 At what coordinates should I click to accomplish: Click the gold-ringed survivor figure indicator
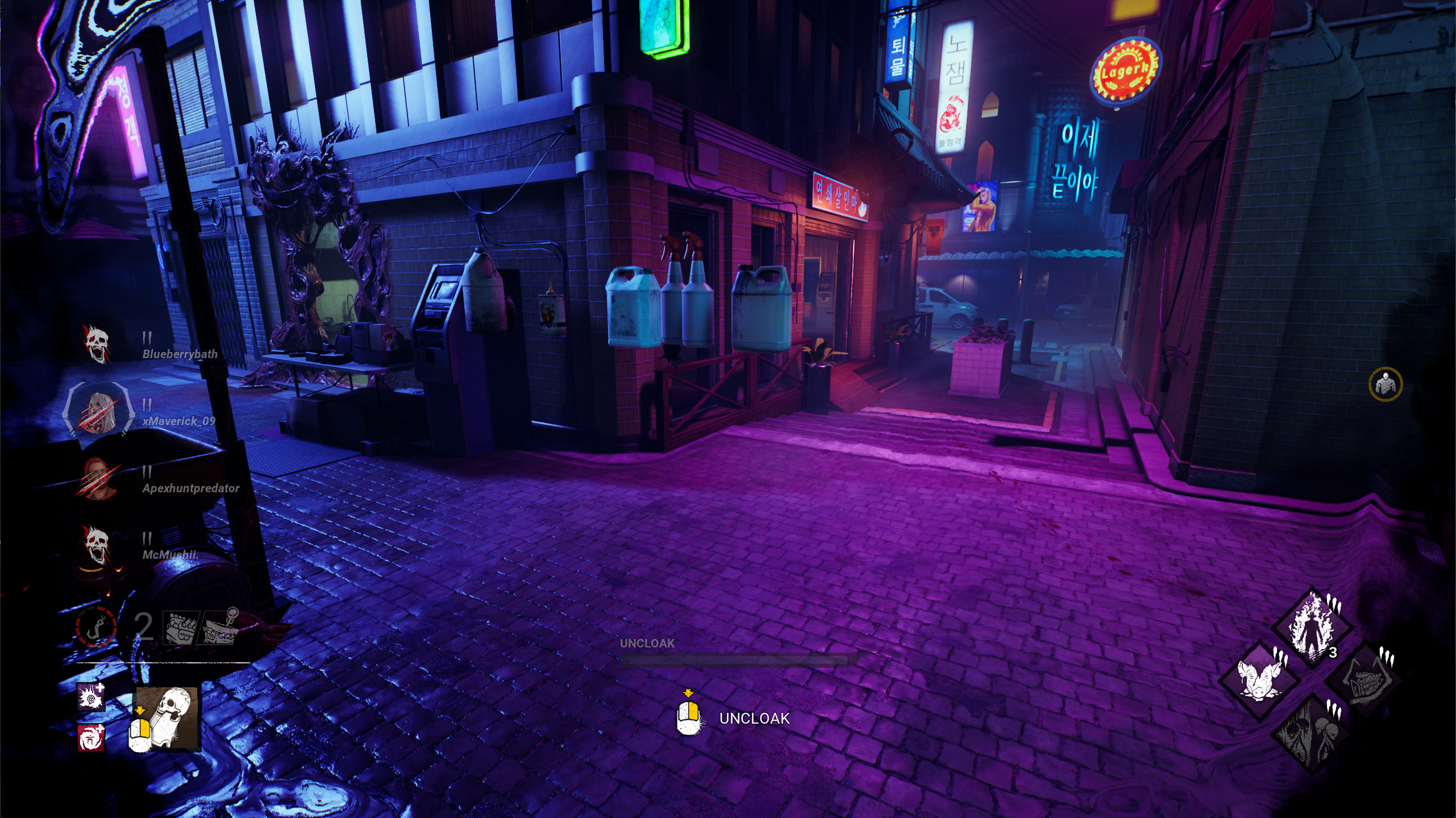1385,384
